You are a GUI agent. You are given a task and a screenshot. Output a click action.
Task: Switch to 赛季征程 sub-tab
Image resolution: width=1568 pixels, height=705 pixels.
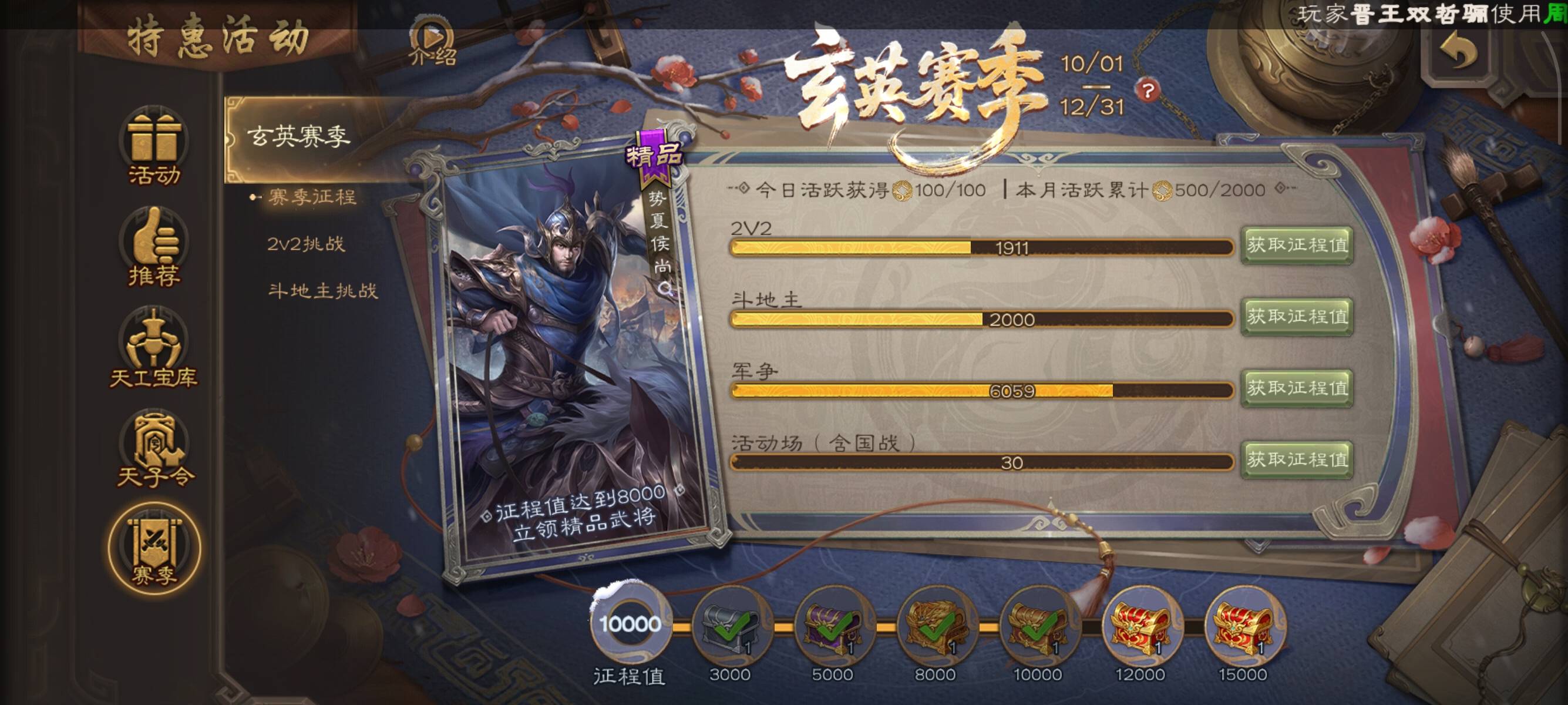click(x=312, y=197)
